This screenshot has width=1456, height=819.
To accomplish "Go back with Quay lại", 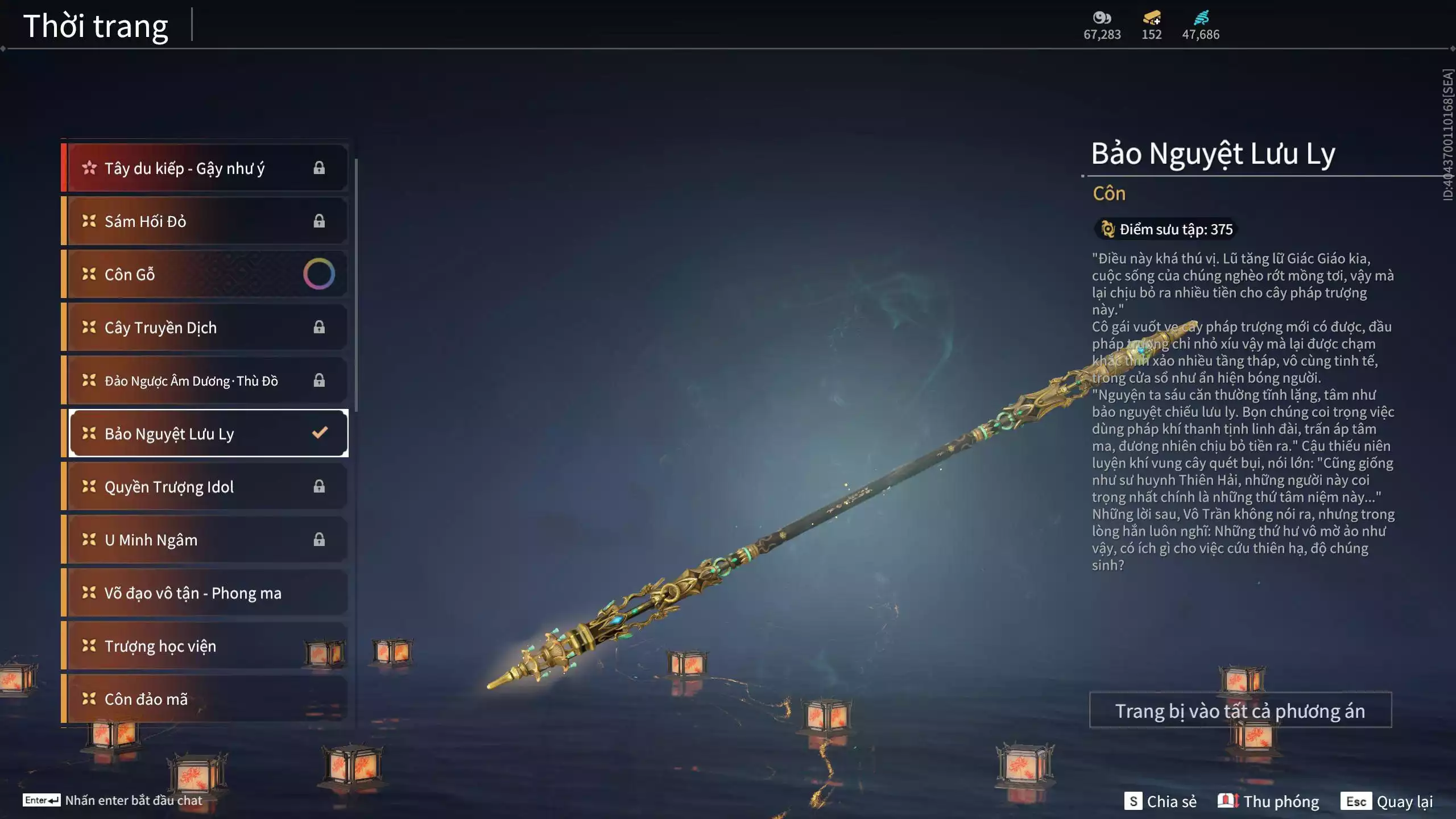I will pyautogui.click(x=1387, y=801).
